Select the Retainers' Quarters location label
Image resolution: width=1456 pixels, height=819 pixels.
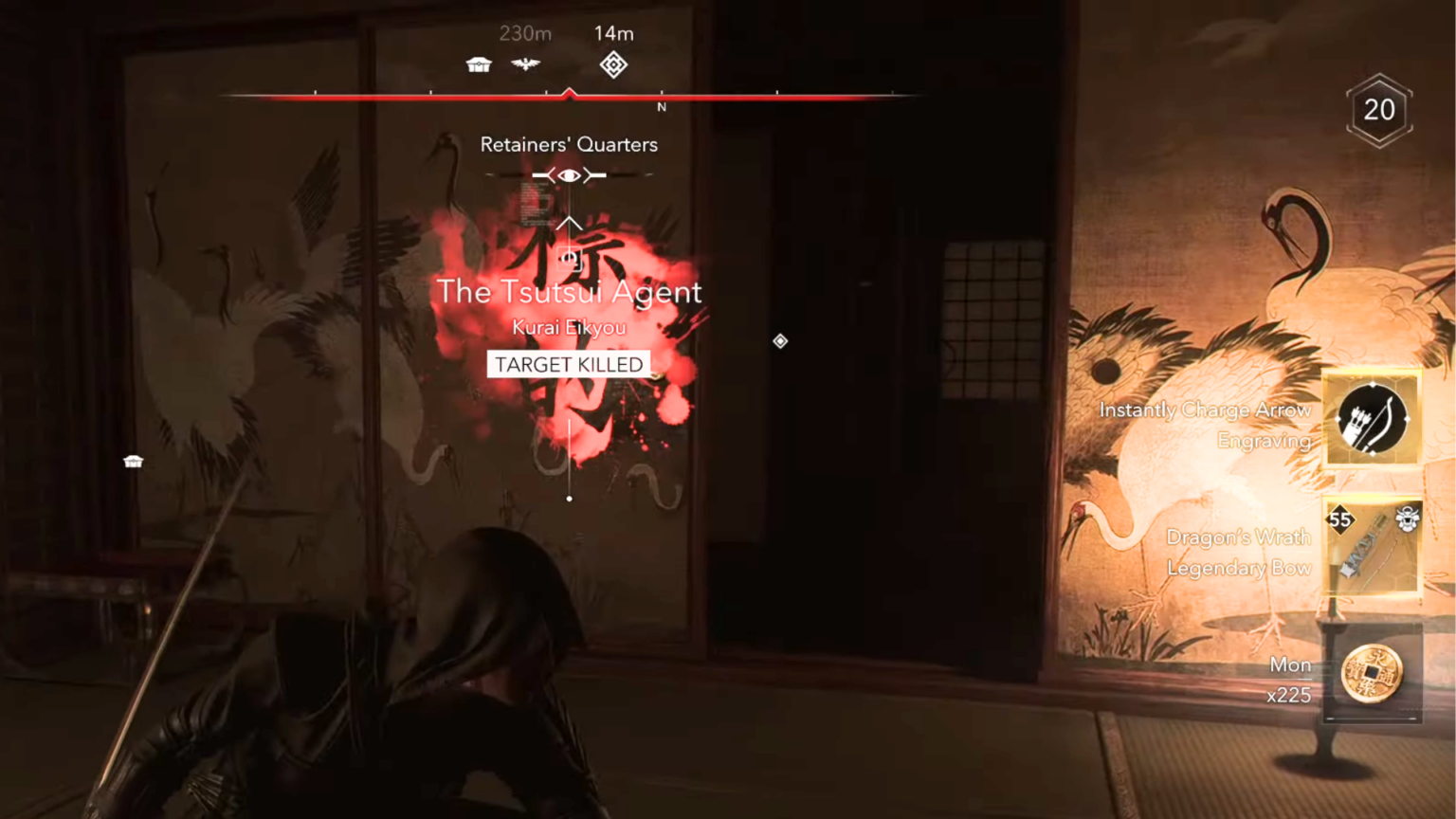(569, 144)
